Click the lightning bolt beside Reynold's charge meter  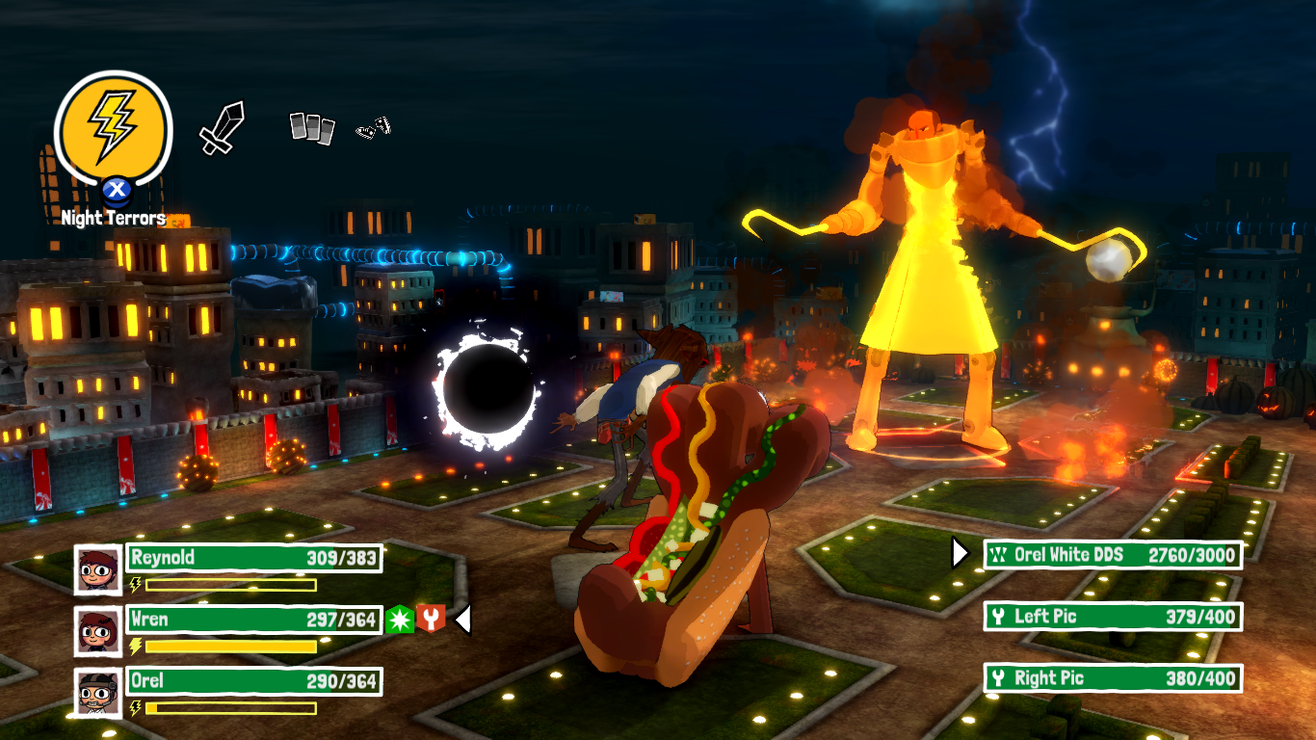pos(137,583)
